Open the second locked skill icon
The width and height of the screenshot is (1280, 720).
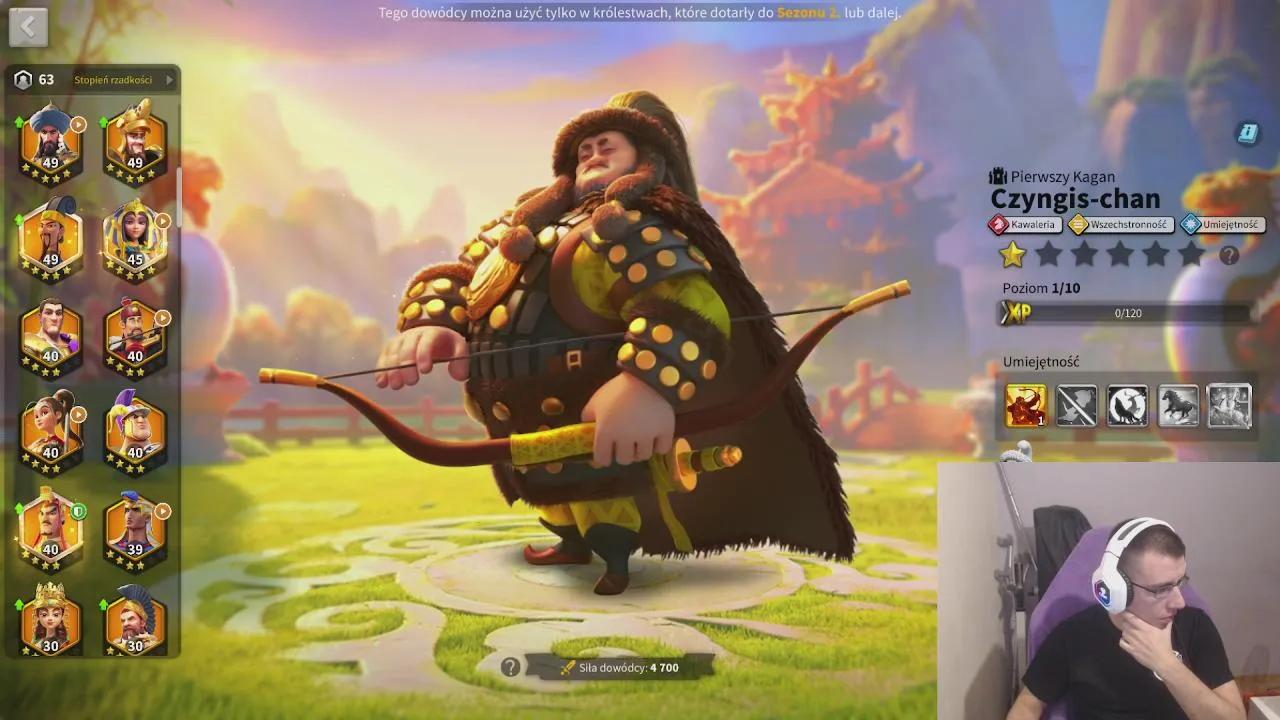1077,406
